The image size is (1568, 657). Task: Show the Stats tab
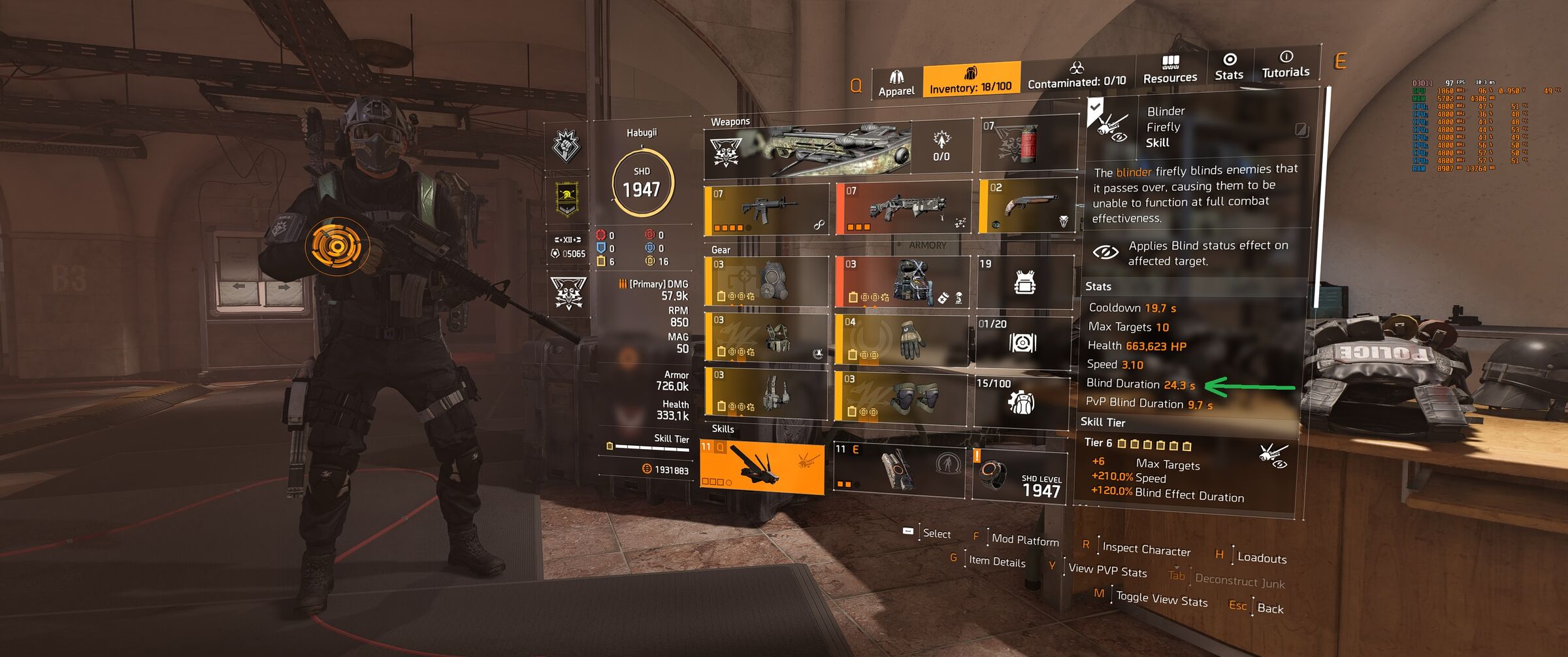point(1229,67)
